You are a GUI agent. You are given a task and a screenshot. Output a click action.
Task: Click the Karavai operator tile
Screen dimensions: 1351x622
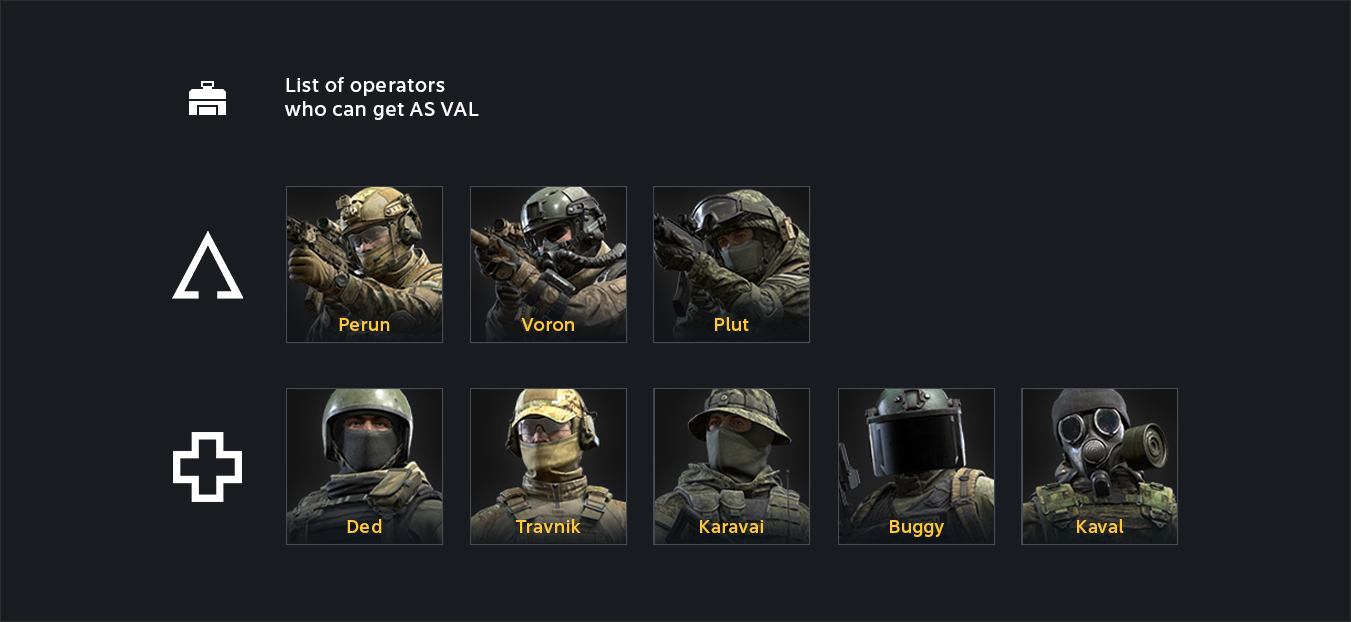coord(731,466)
